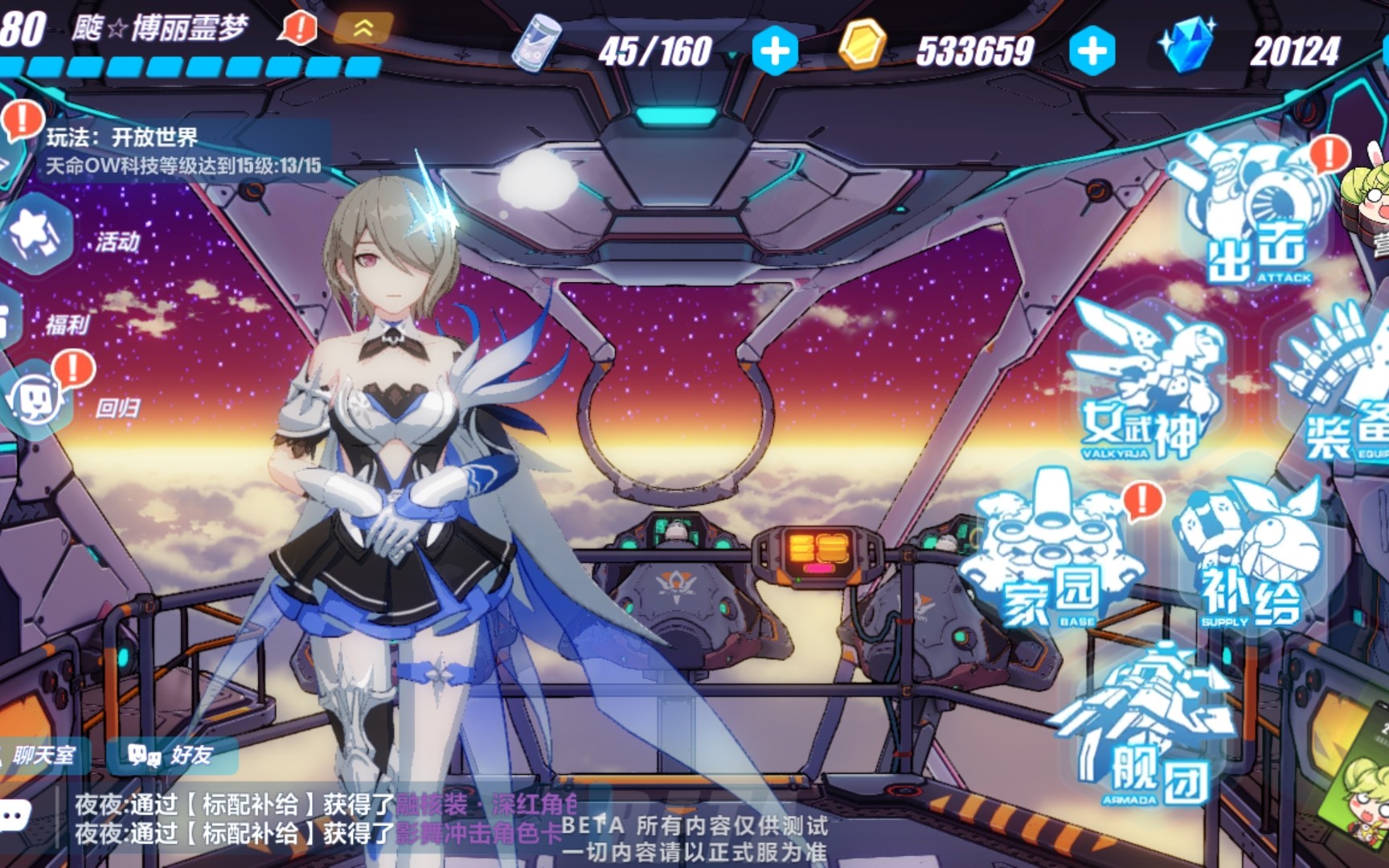Click the chat speech bubble icon
This screenshot has height=868, width=1389.
click(14, 816)
